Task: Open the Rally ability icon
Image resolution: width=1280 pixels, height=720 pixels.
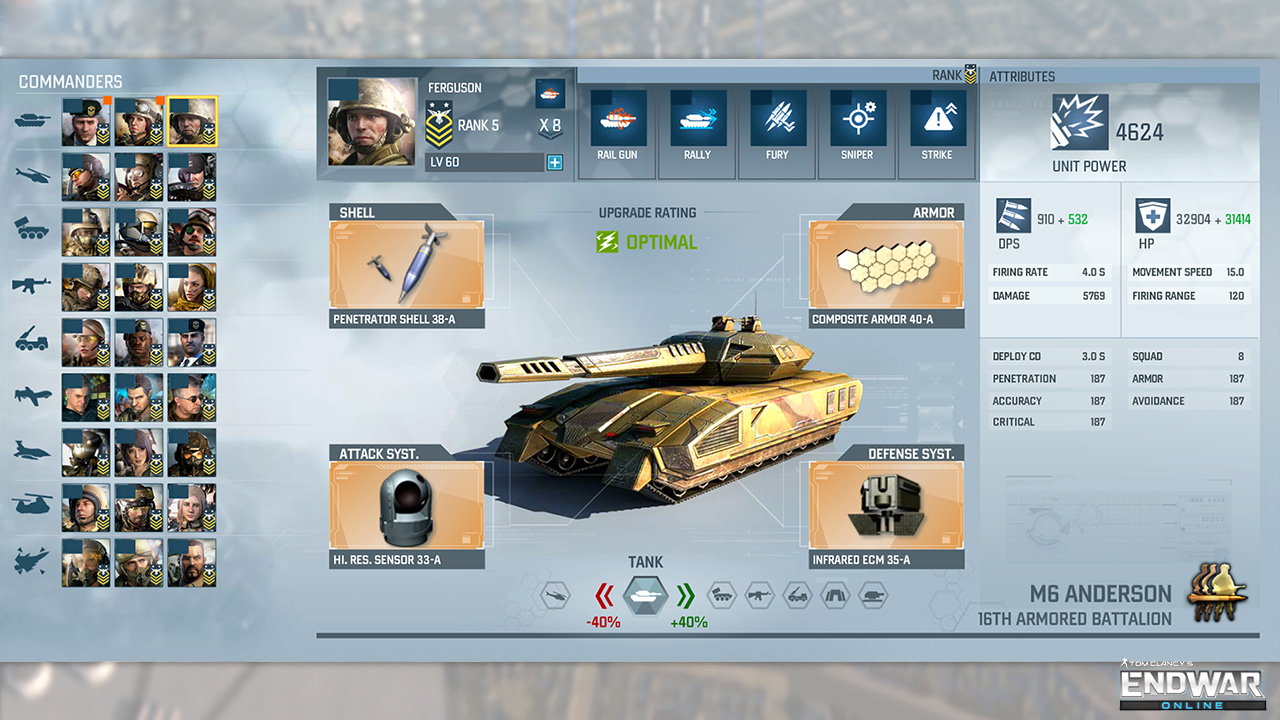Action: pyautogui.click(x=696, y=116)
